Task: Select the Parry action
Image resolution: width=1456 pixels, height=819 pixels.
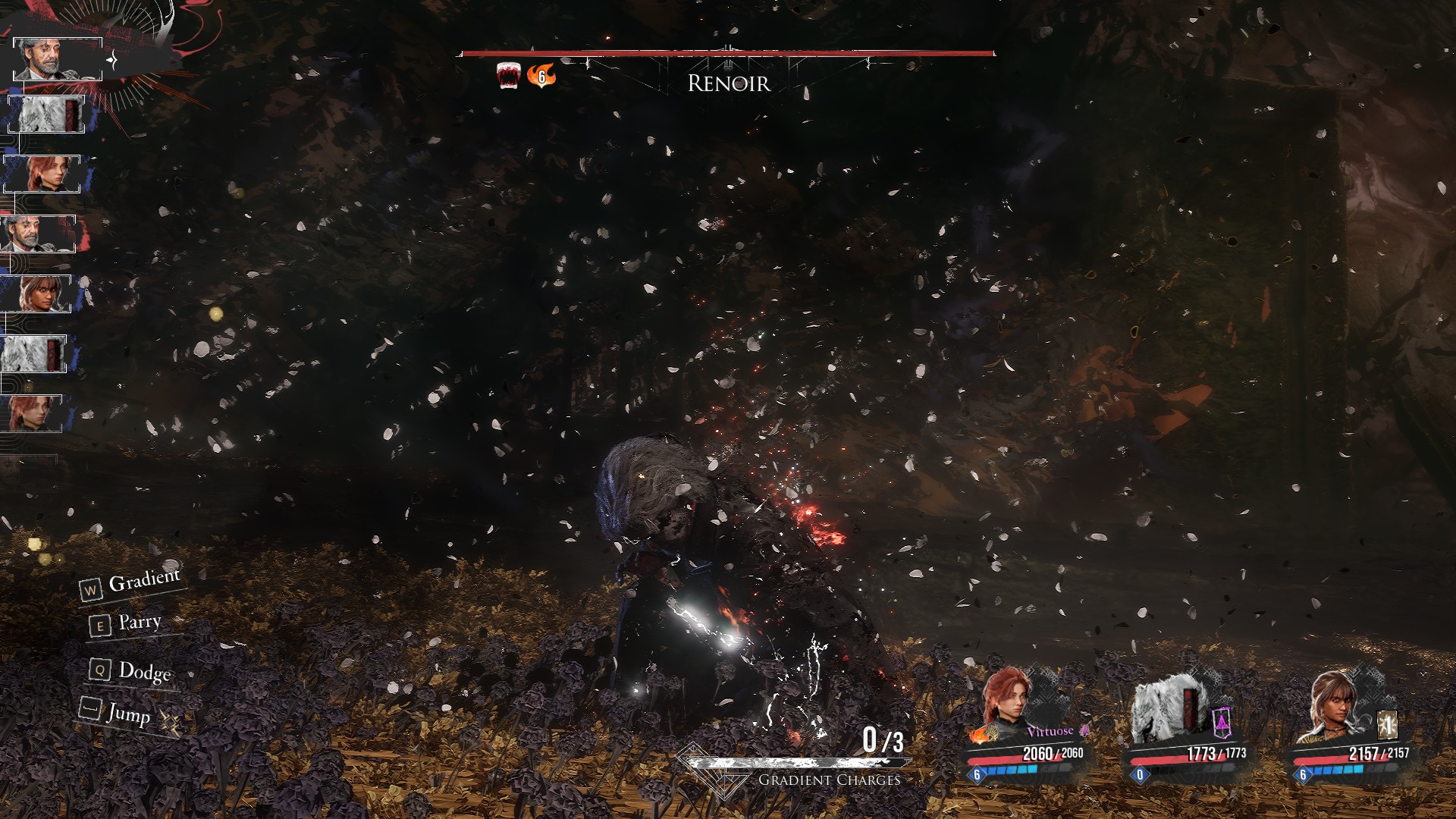Action: click(x=127, y=624)
